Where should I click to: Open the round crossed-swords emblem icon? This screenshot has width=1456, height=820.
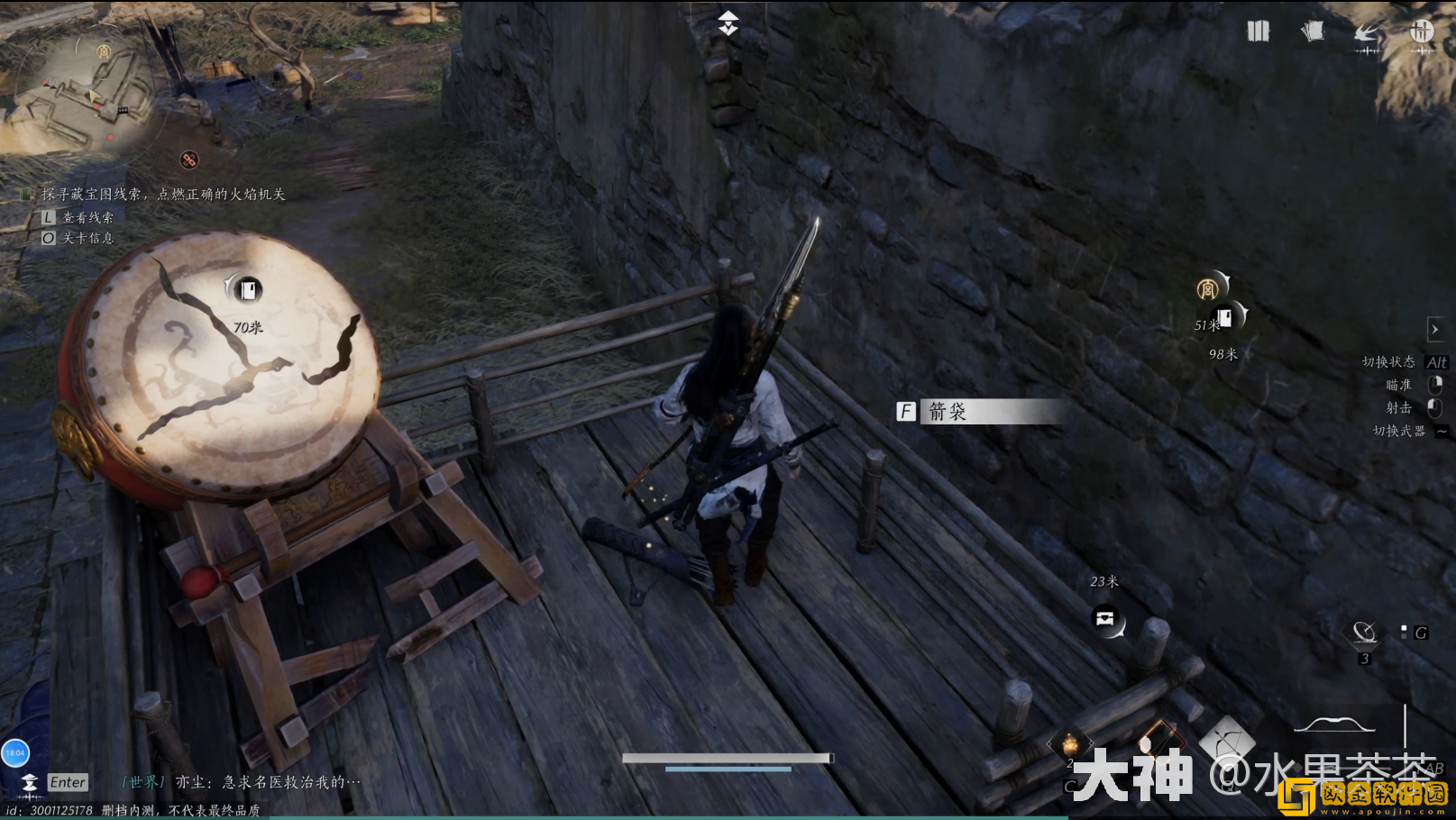pyautogui.click(x=1422, y=32)
